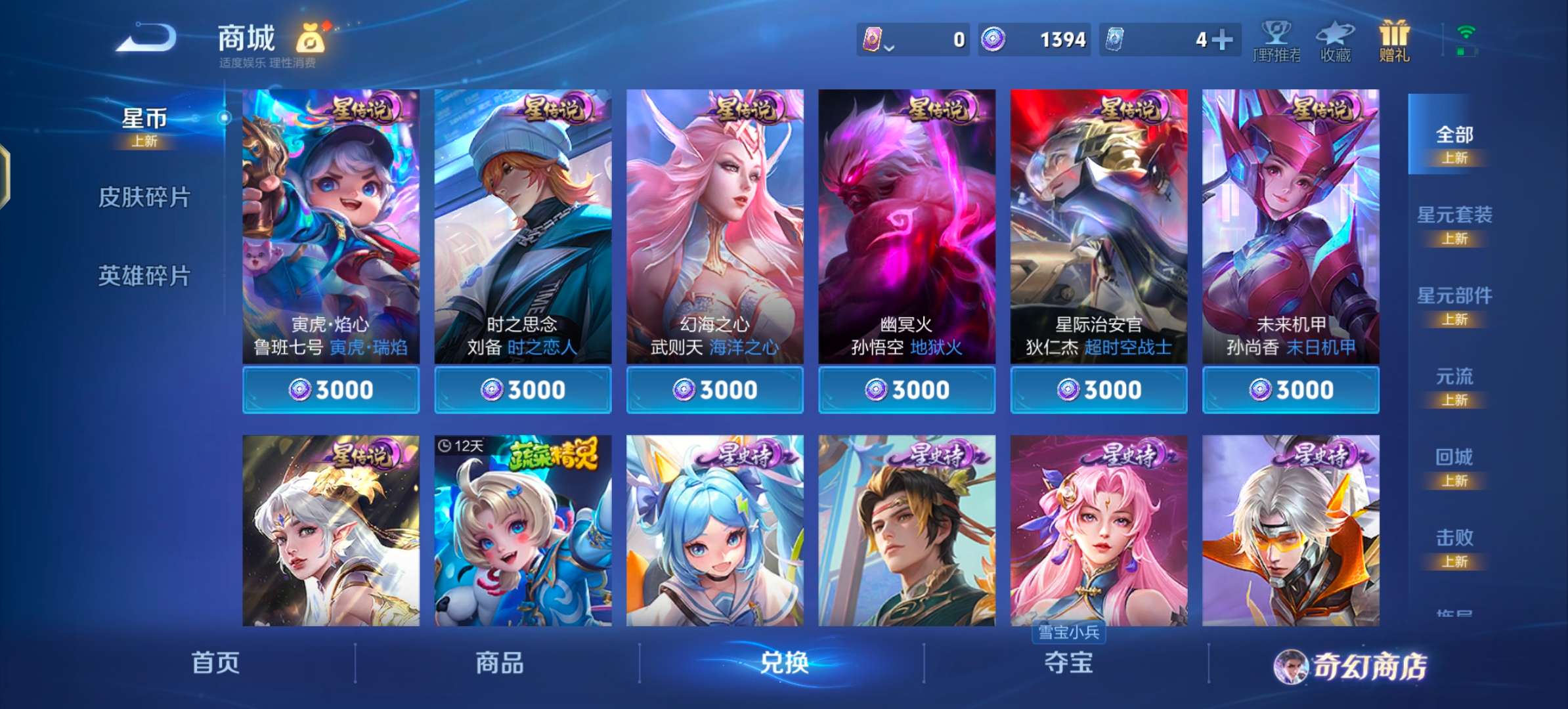
Task: Click the money pouch icon beside 商城
Action: coord(312,39)
